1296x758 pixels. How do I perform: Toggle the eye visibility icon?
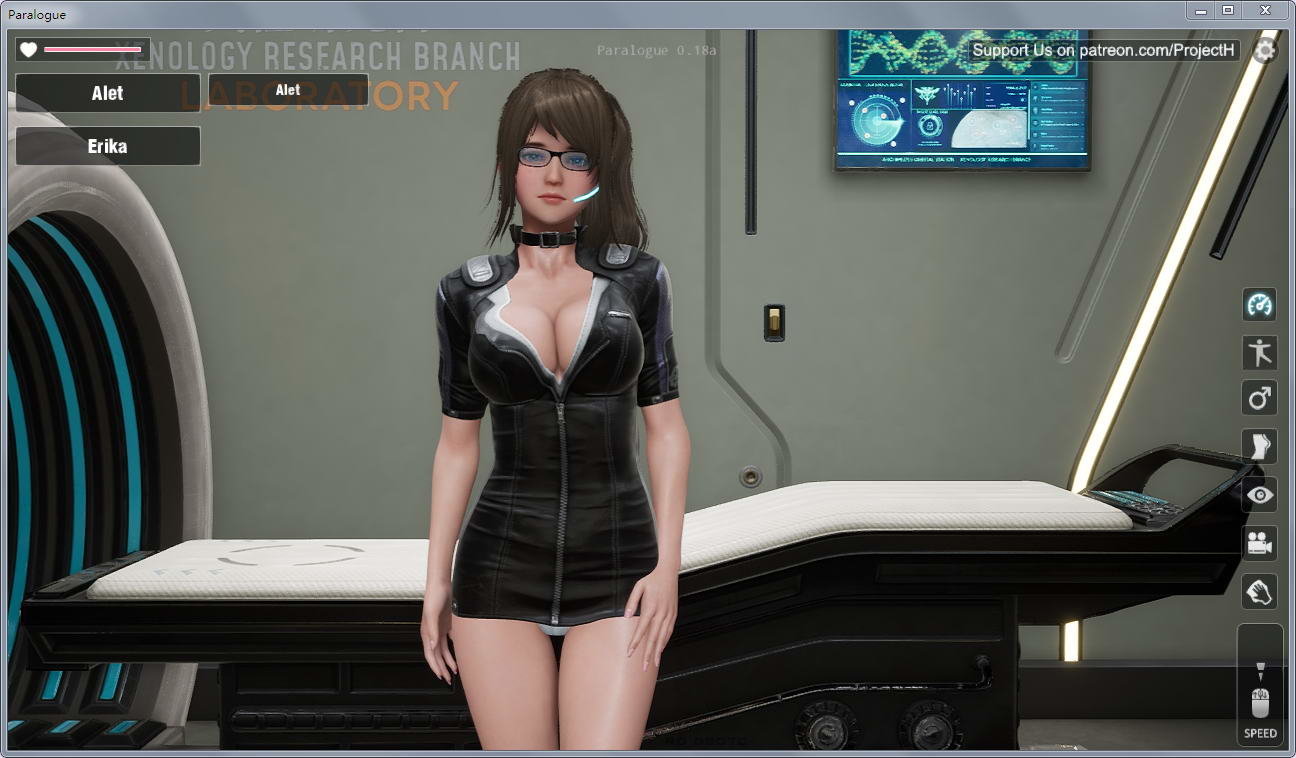coord(1260,494)
